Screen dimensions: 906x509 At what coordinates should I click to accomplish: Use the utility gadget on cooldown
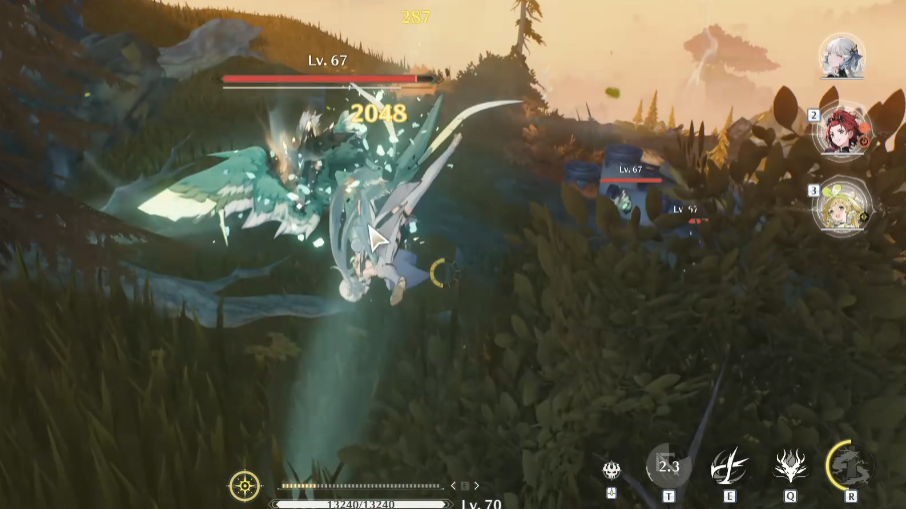668,466
